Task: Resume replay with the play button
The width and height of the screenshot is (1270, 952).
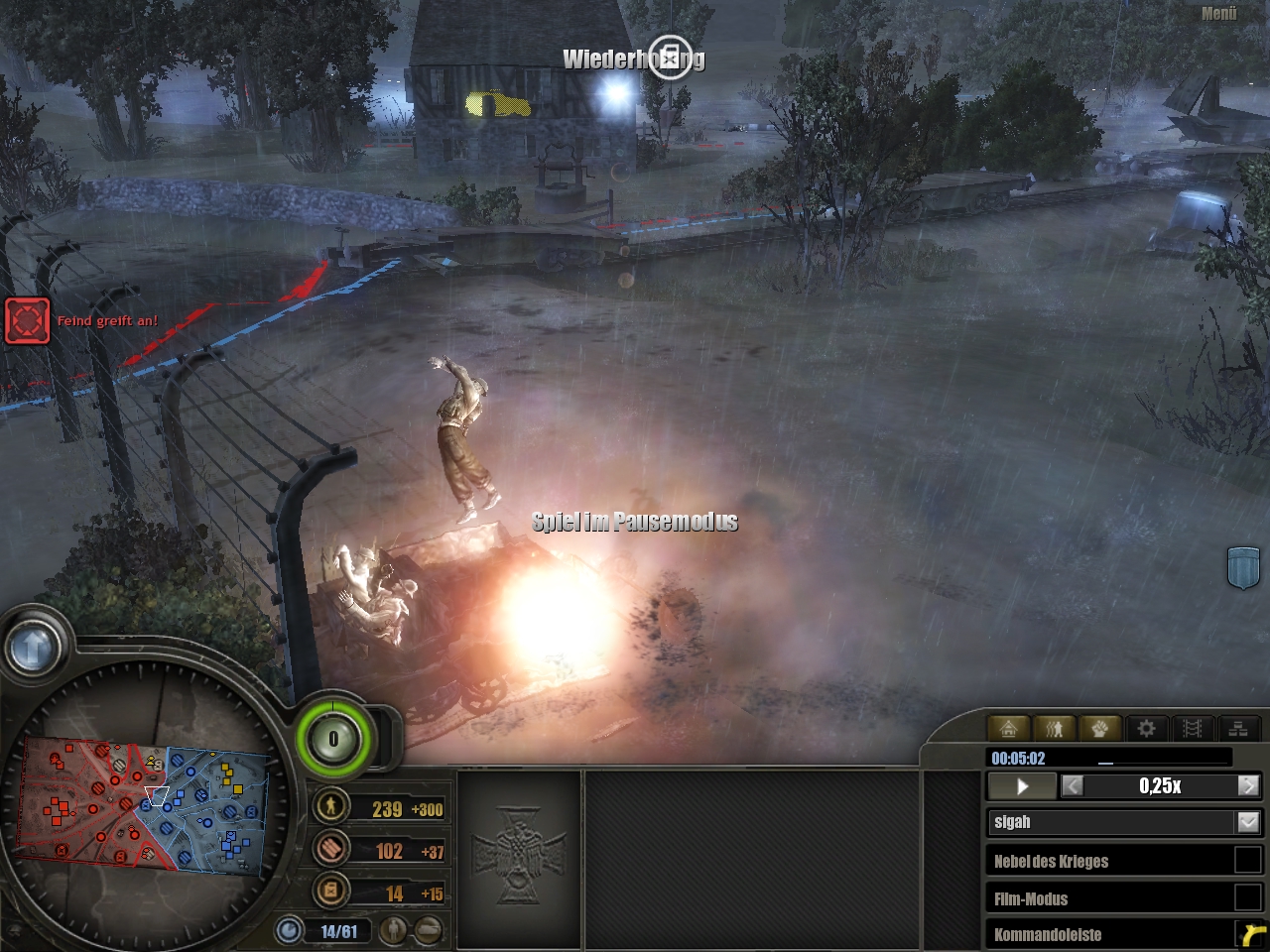Action: [1022, 786]
